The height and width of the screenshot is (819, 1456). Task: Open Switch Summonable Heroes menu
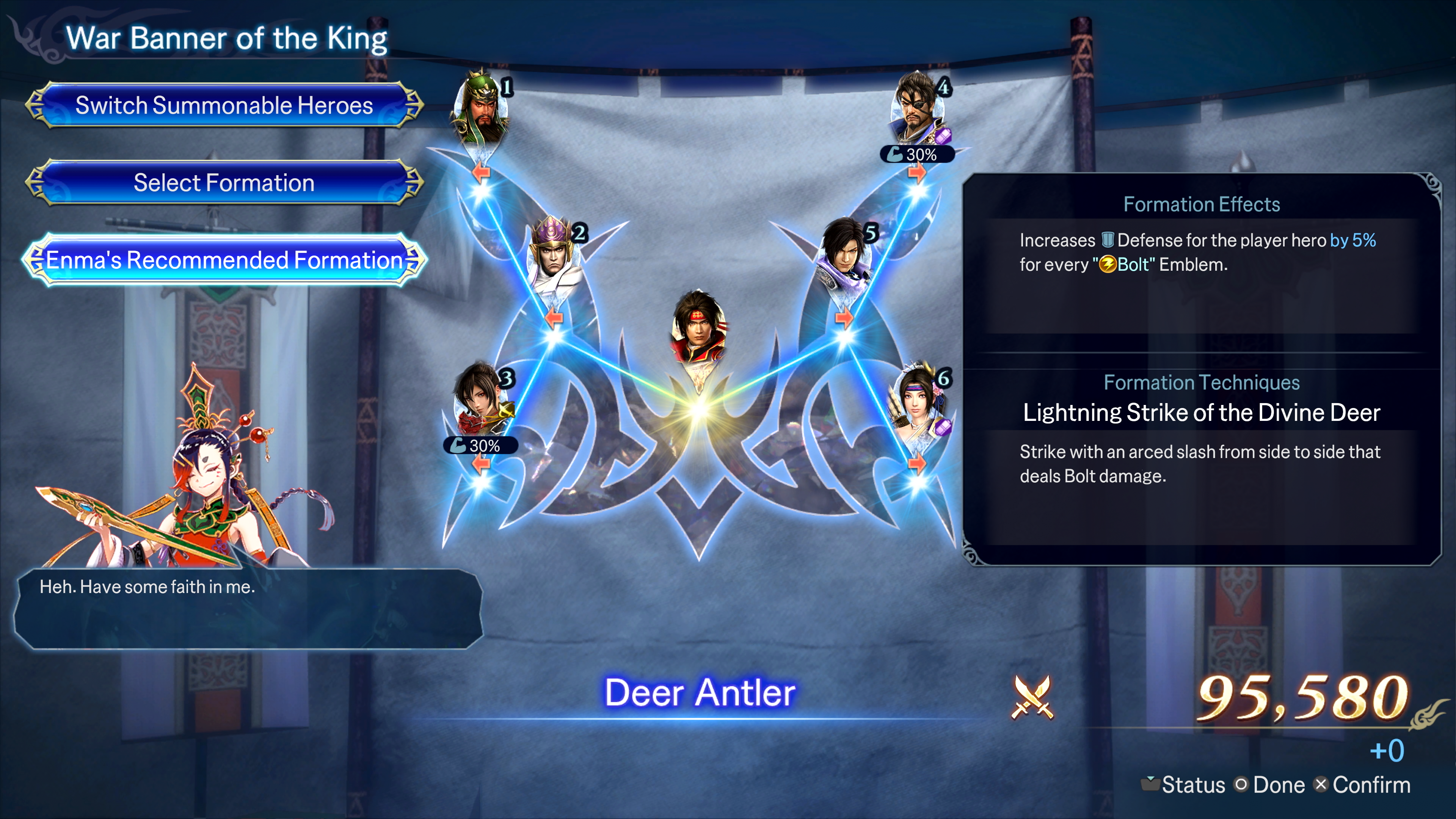(x=224, y=106)
